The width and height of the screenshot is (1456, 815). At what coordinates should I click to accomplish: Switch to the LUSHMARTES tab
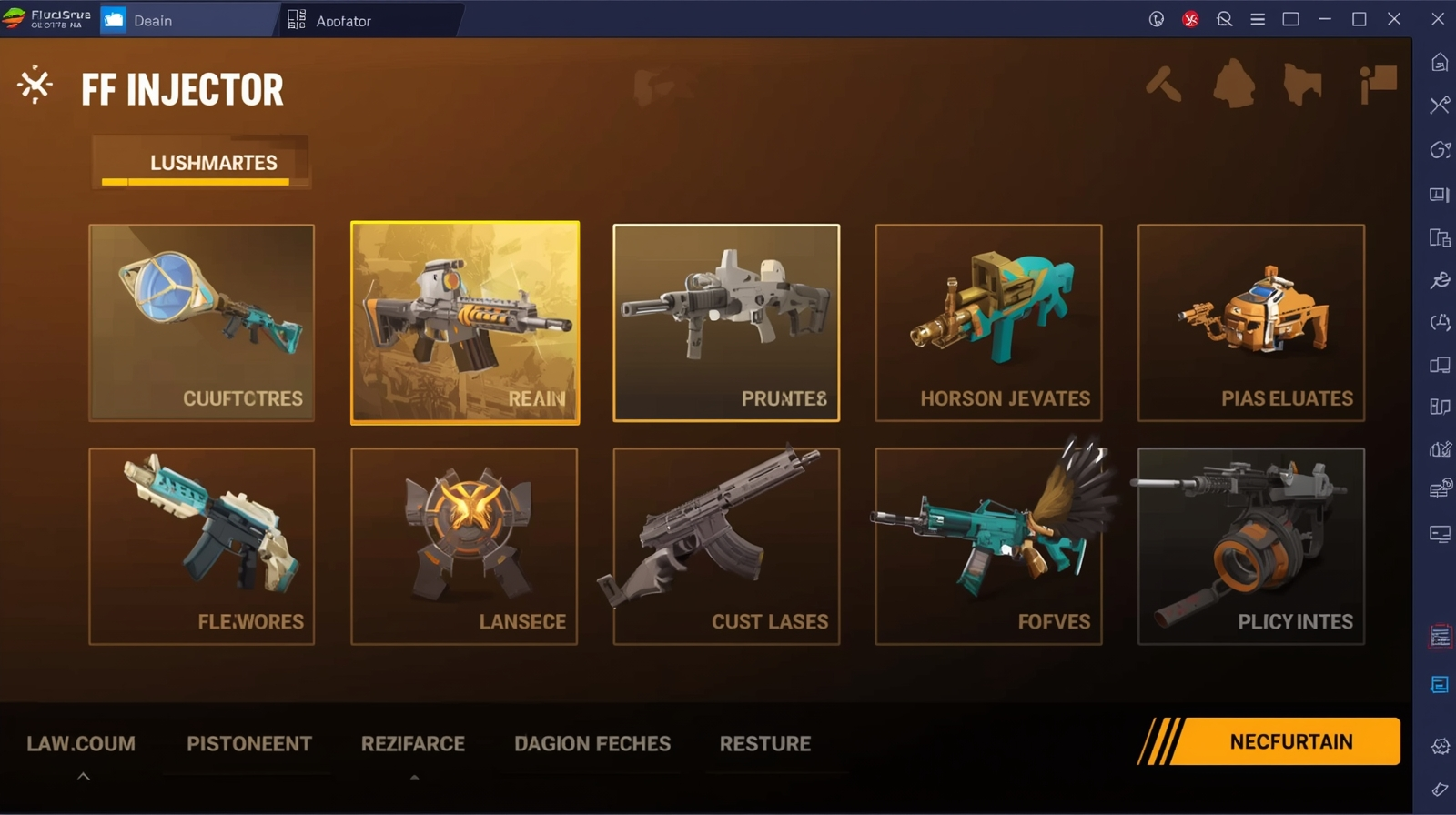pos(213,163)
